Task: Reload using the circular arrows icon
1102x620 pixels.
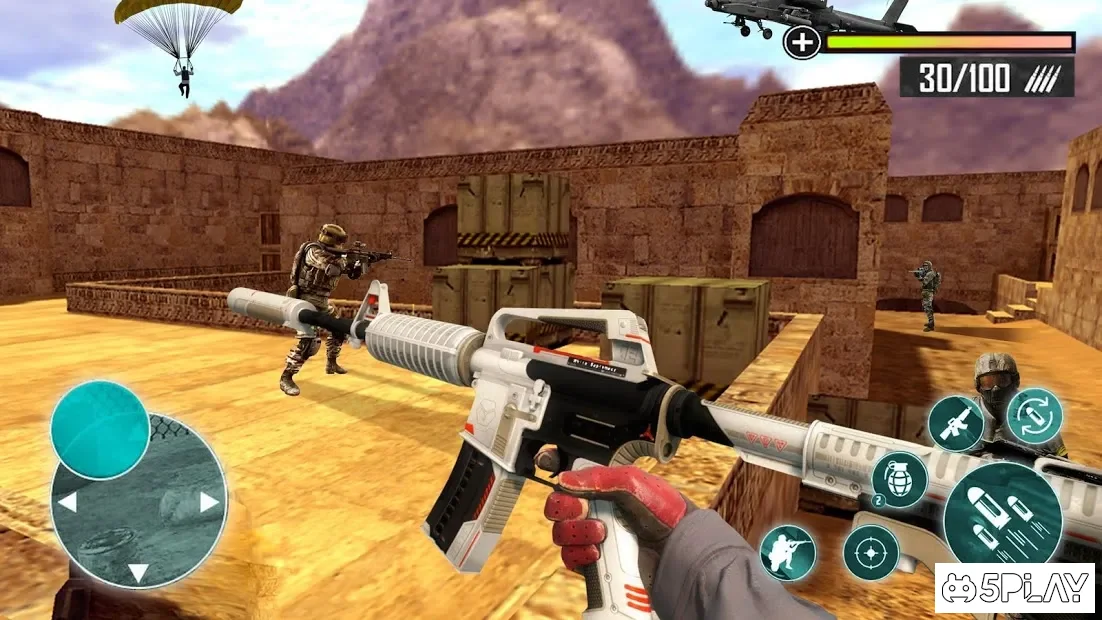Action: pyautogui.click(x=1034, y=416)
